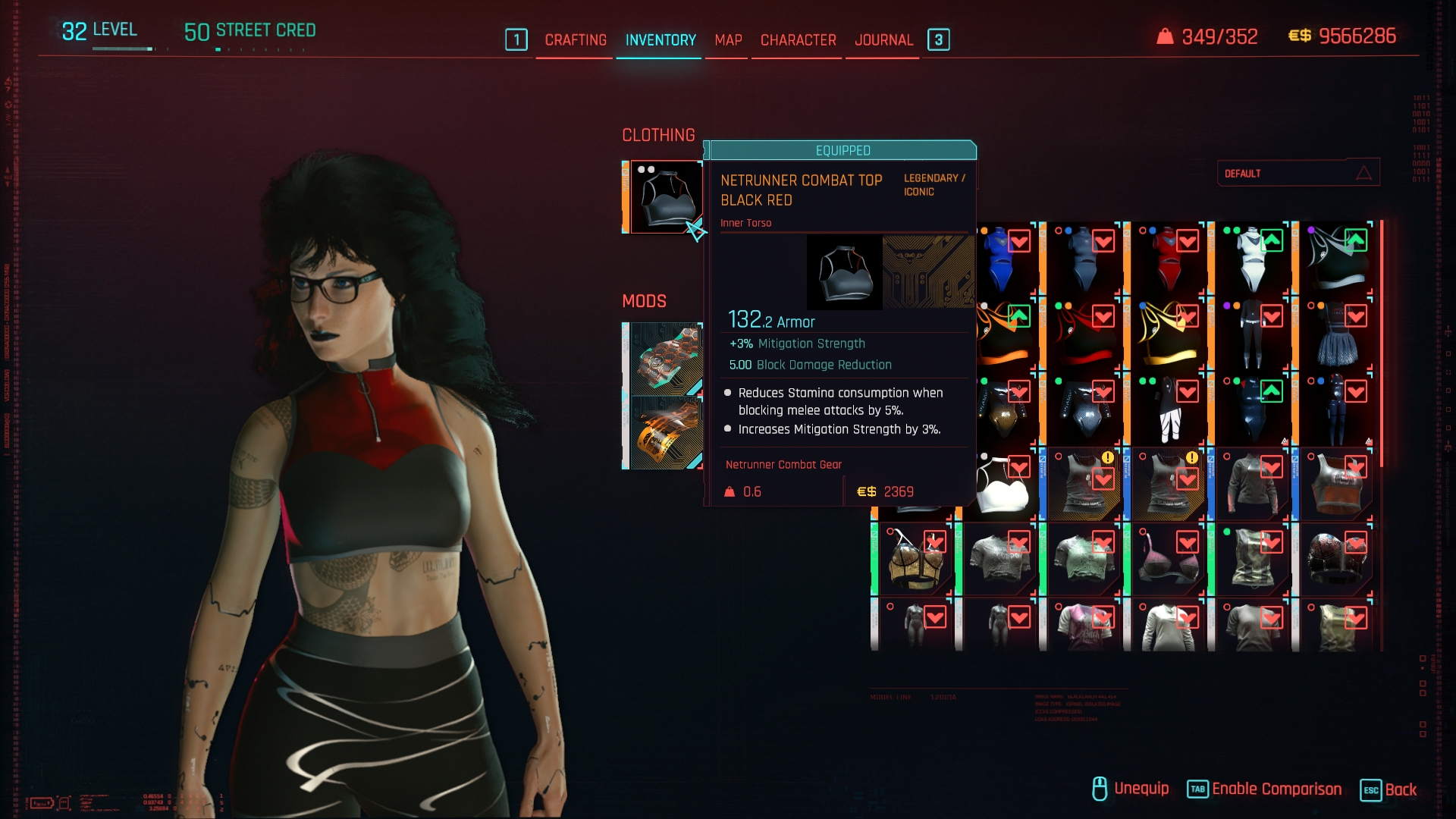Image resolution: width=1456 pixels, height=819 pixels.
Task: Choose the white and black pants outfit
Action: [1169, 409]
